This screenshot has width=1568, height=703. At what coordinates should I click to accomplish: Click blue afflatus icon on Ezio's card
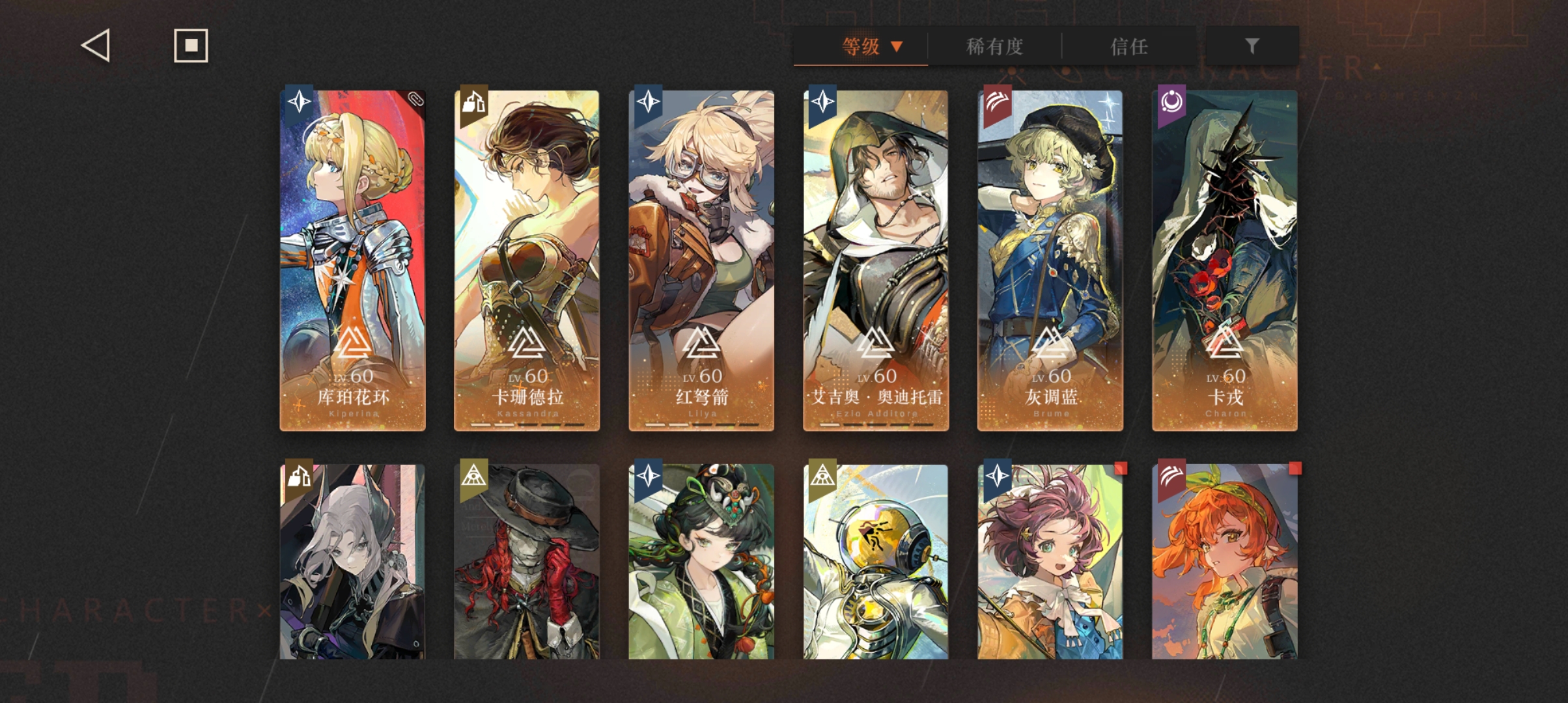[x=823, y=102]
